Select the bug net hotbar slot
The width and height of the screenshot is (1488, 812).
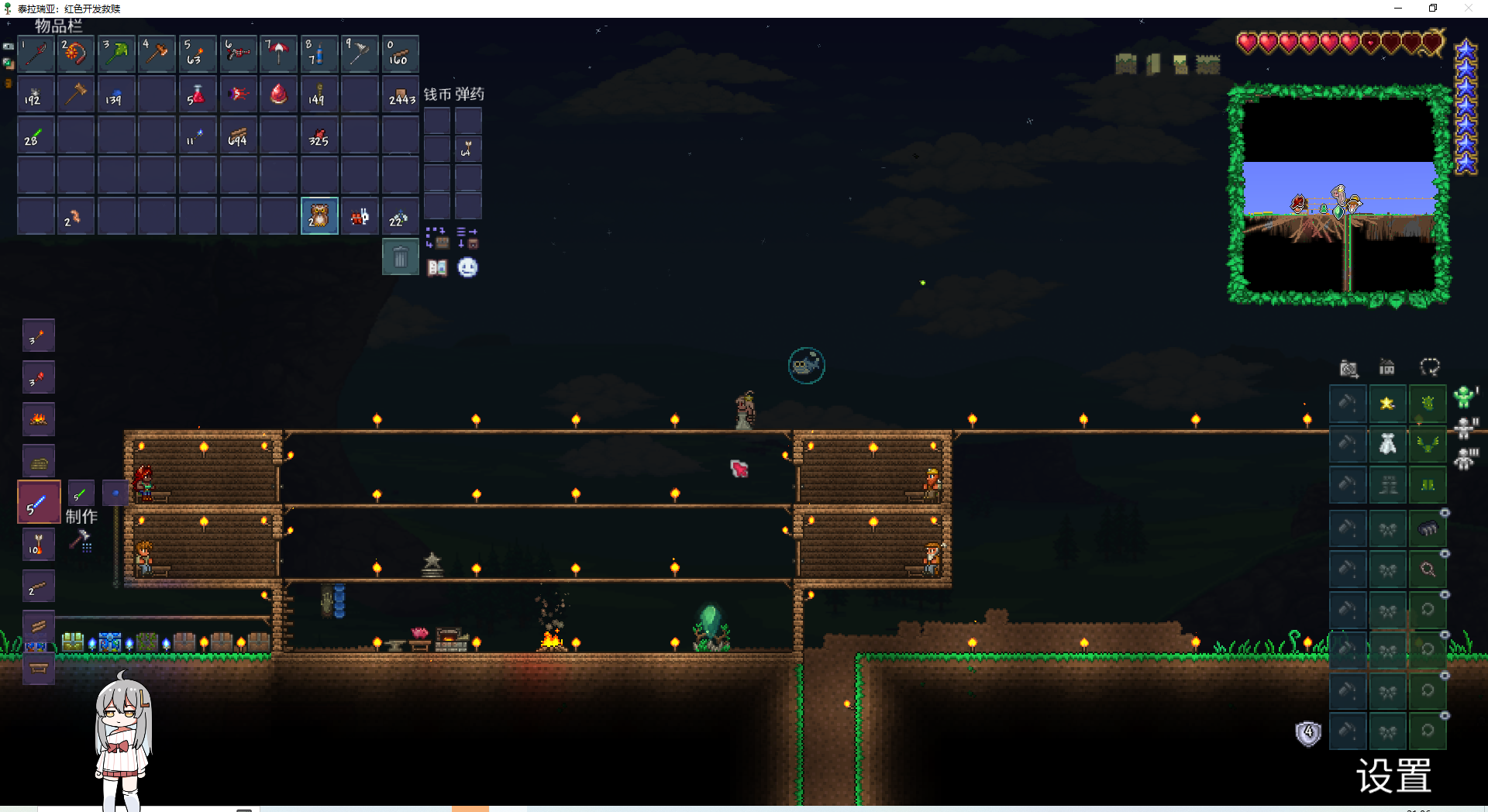click(x=360, y=53)
